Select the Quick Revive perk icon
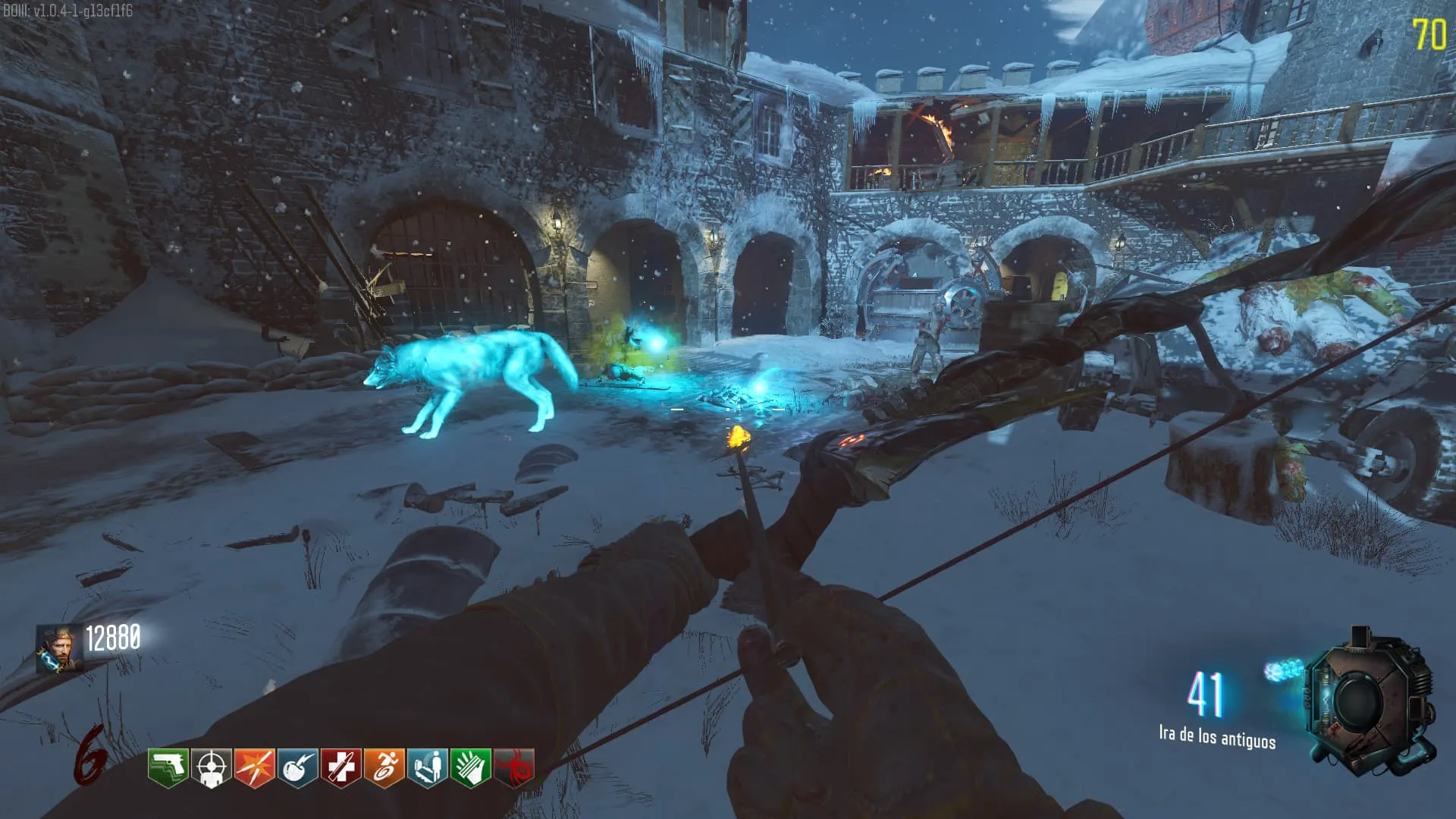Viewport: 1456px width, 819px height. pyautogui.click(x=427, y=767)
